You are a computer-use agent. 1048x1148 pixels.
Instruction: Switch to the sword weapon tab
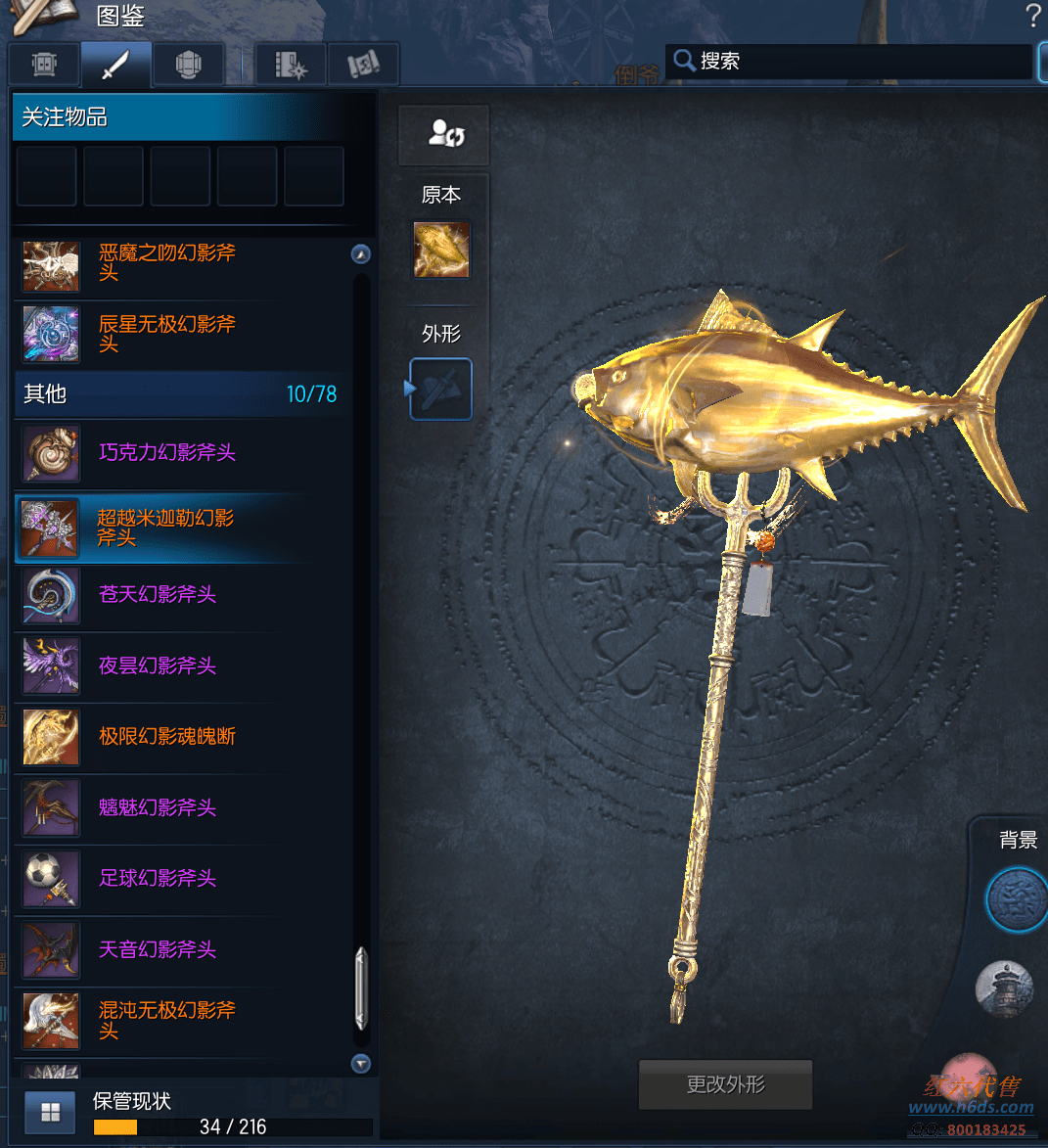116,65
